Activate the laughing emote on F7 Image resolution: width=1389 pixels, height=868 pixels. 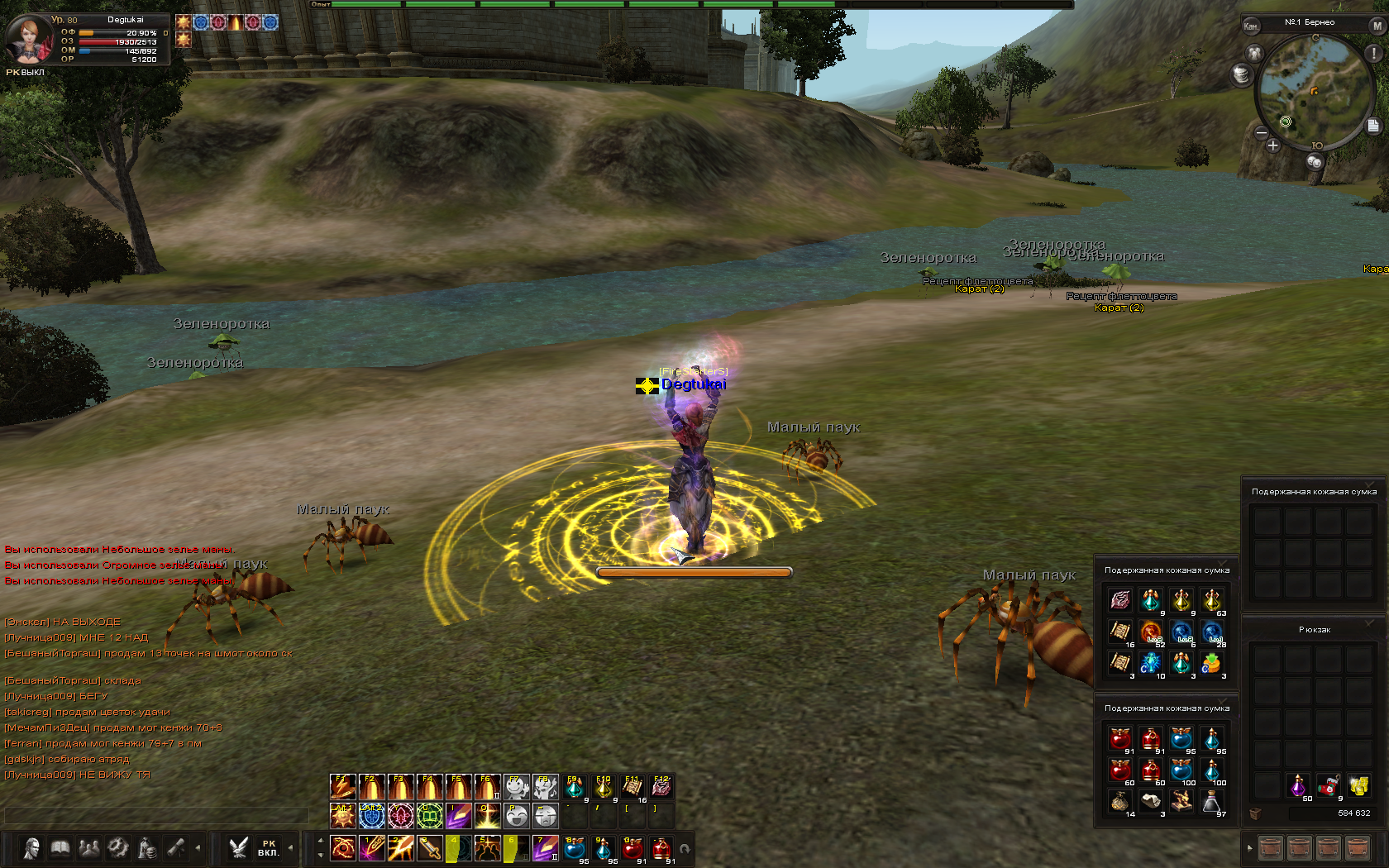click(x=517, y=787)
